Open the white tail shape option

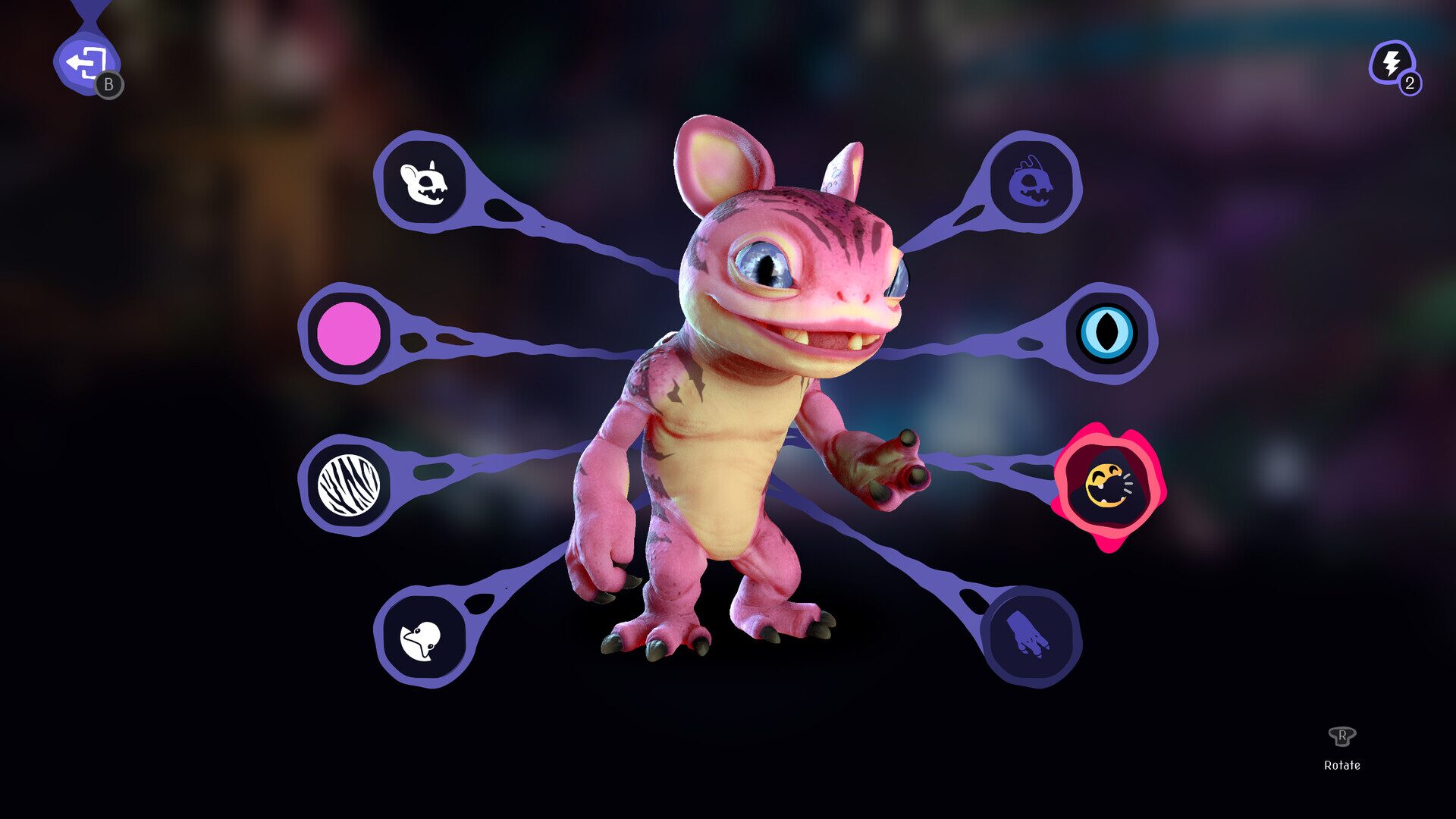tap(422, 639)
